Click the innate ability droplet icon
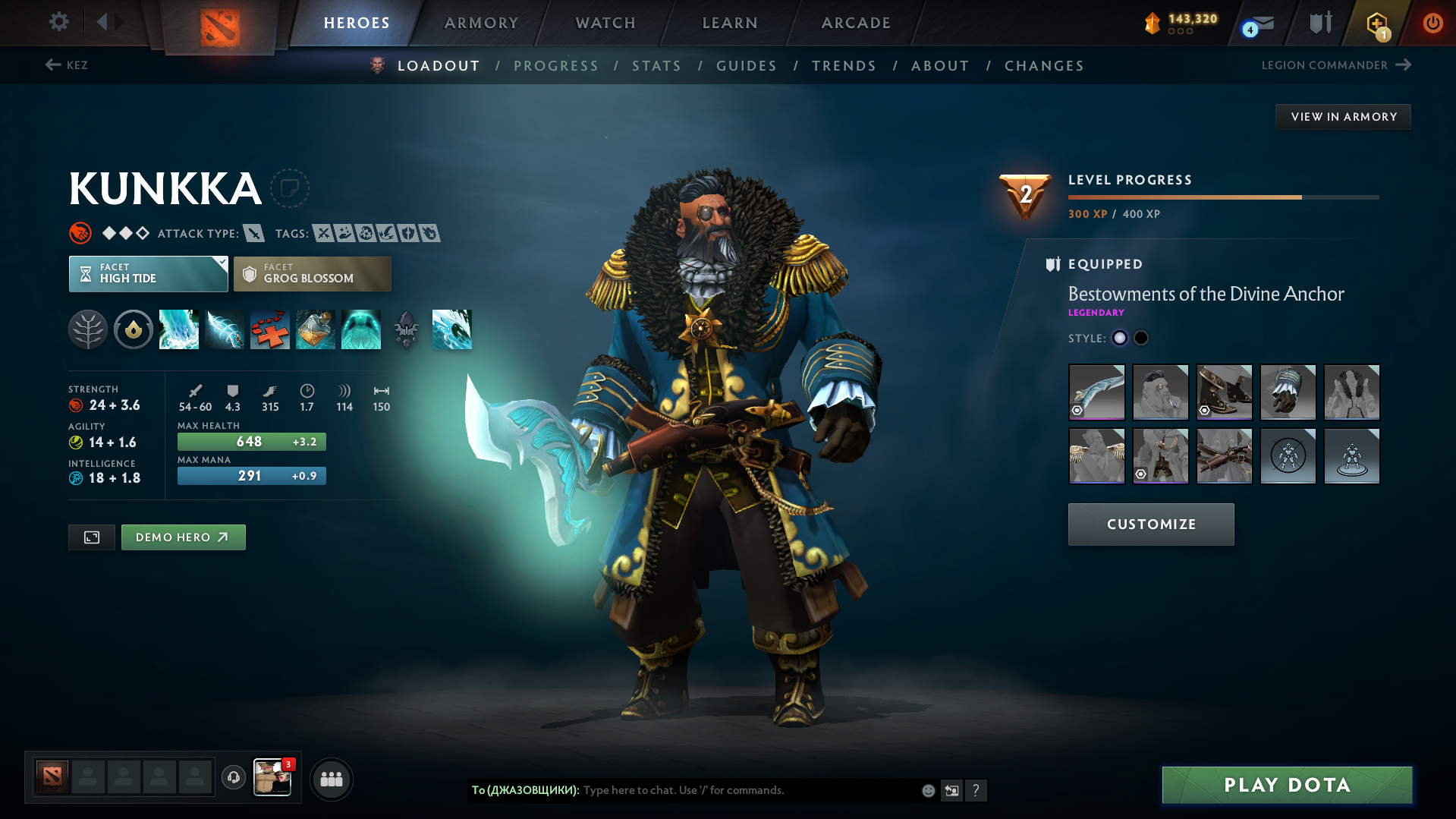This screenshot has height=819, width=1456. tap(134, 329)
